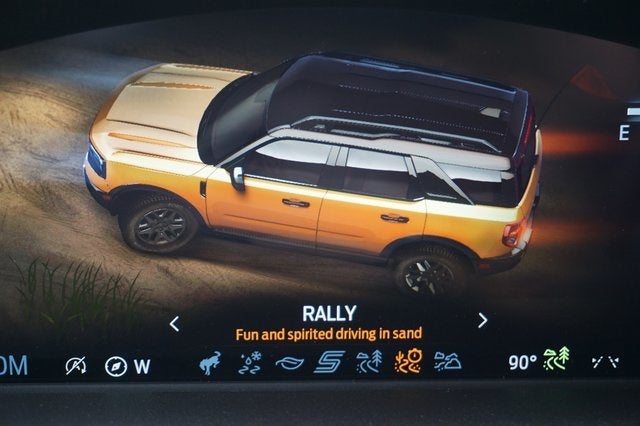This screenshot has height=426, width=640.
Task: Select the leaf eco mode icon
Action: (x=289, y=363)
